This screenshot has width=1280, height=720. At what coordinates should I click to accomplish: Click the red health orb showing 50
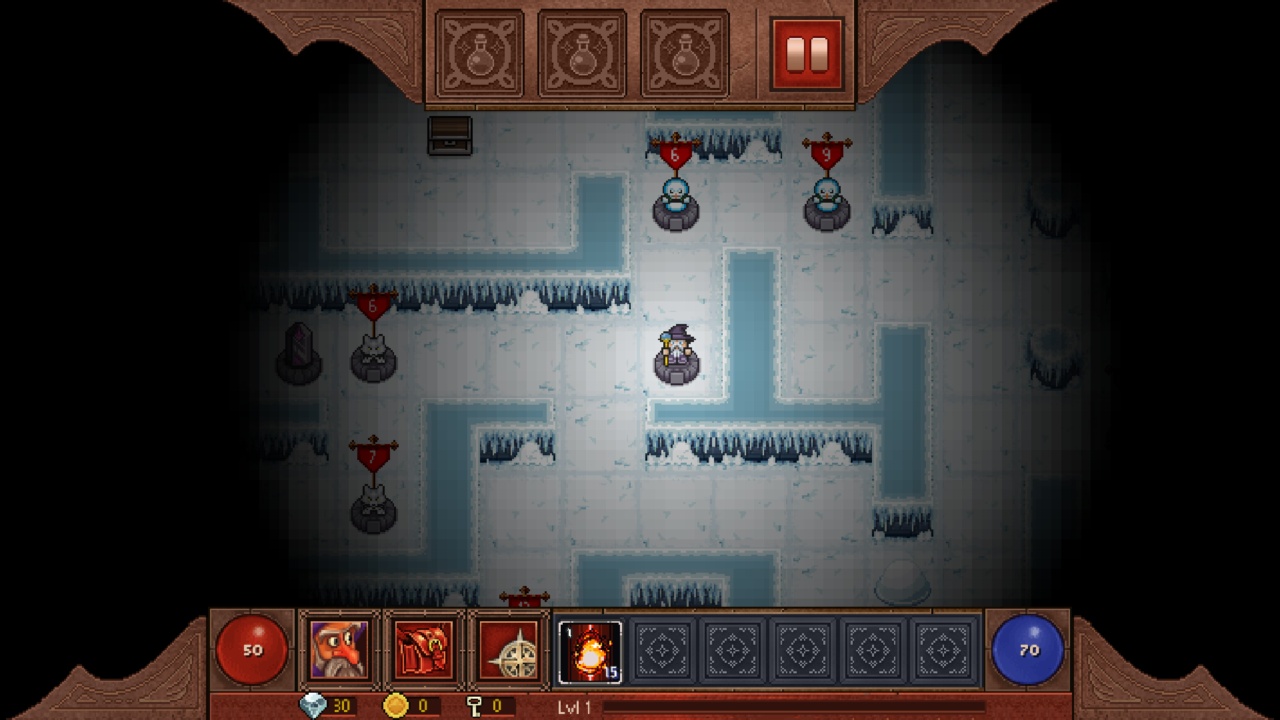tap(253, 649)
